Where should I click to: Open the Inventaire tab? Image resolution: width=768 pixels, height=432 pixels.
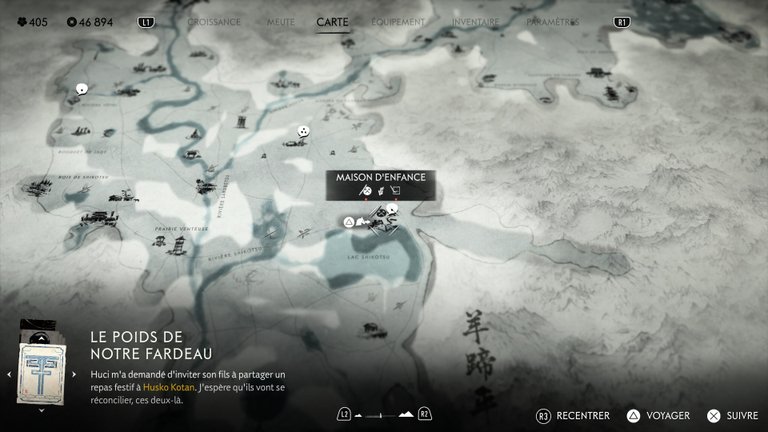(x=475, y=21)
